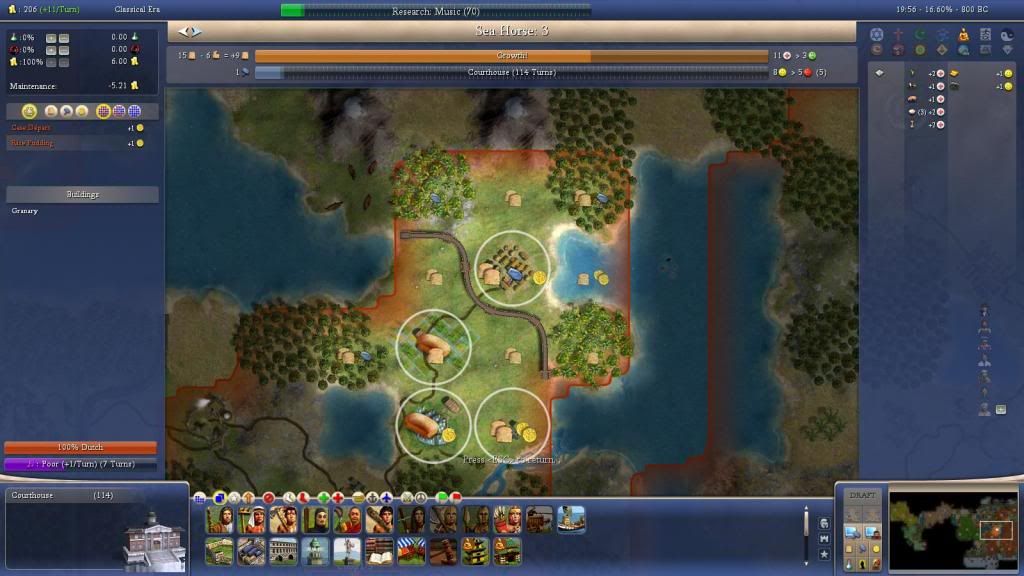This screenshot has width=1024, height=576.
Task: Click the Courthouse production progress bar
Action: pyautogui.click(x=510, y=72)
